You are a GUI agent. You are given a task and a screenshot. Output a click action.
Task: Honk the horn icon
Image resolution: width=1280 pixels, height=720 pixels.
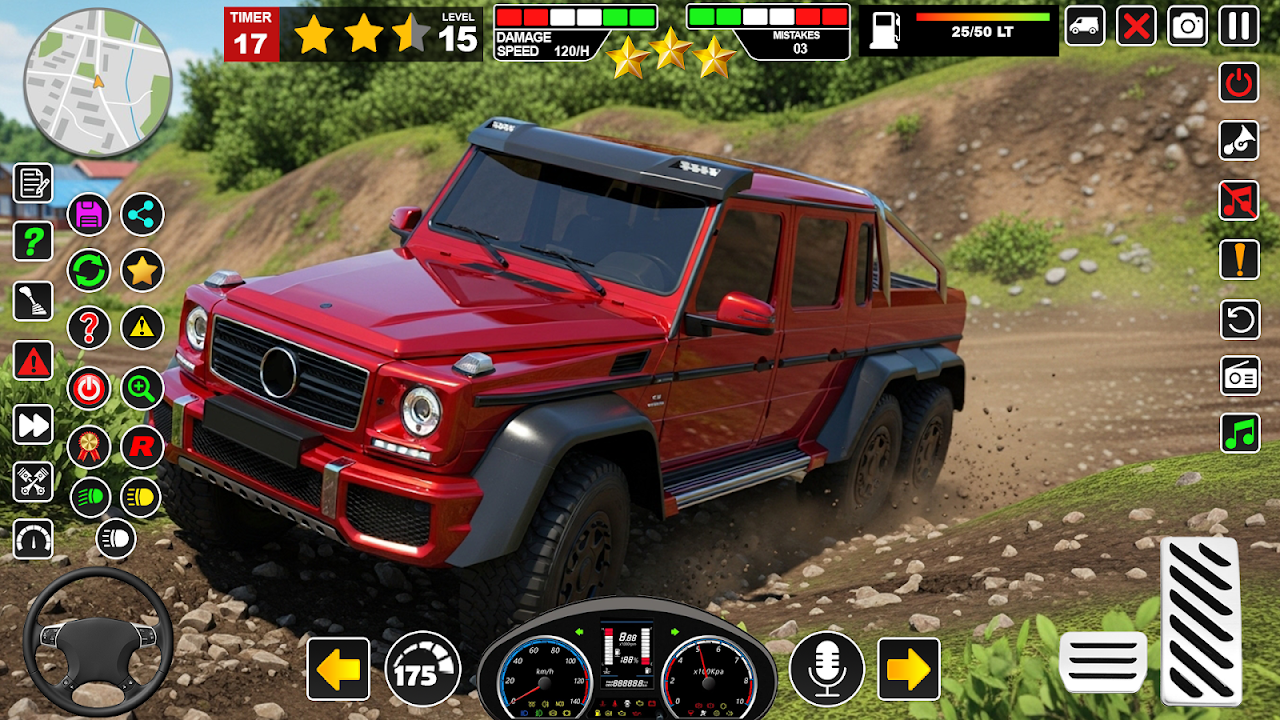point(1239,141)
